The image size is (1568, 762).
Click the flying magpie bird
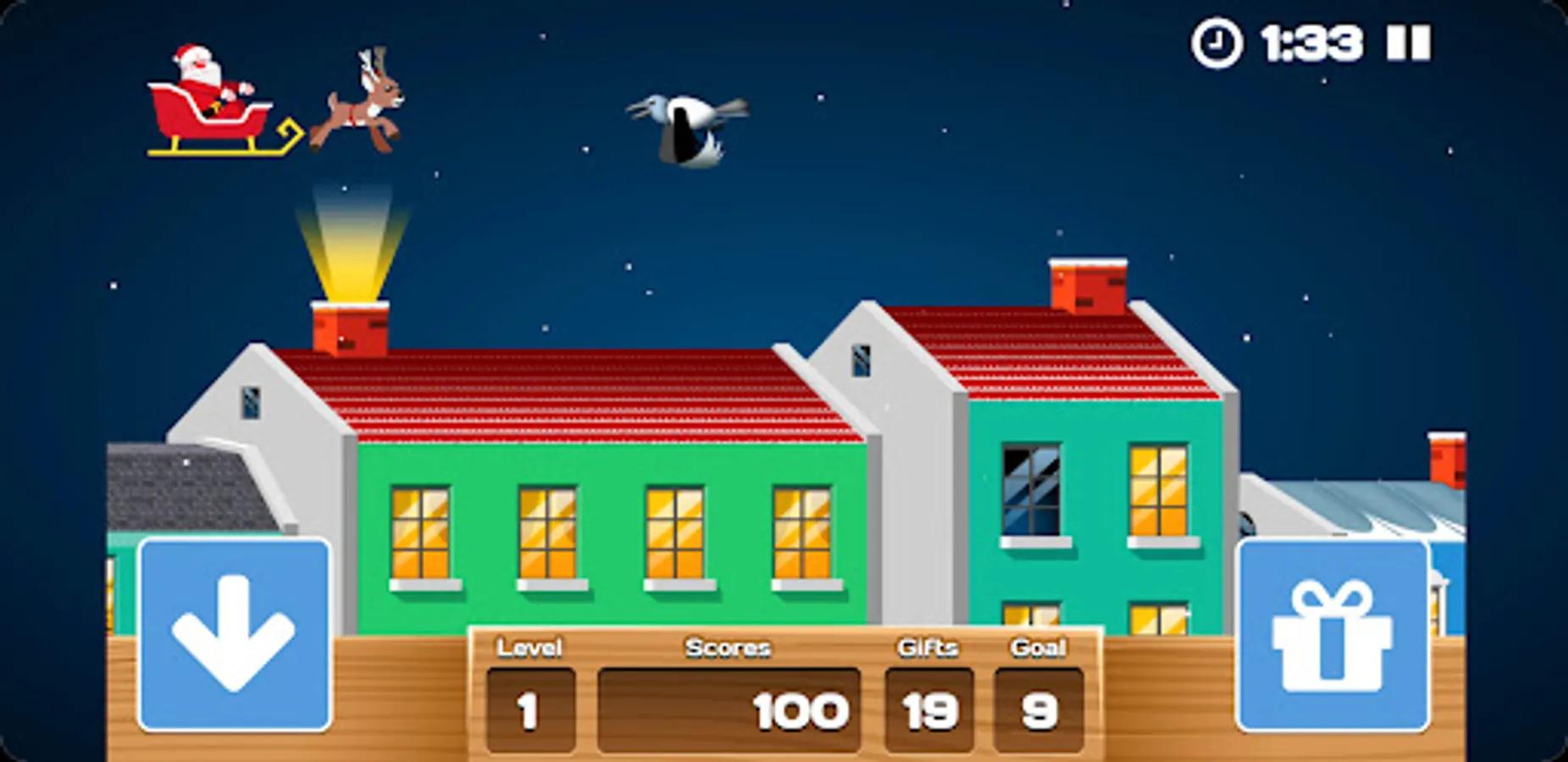coord(684,127)
